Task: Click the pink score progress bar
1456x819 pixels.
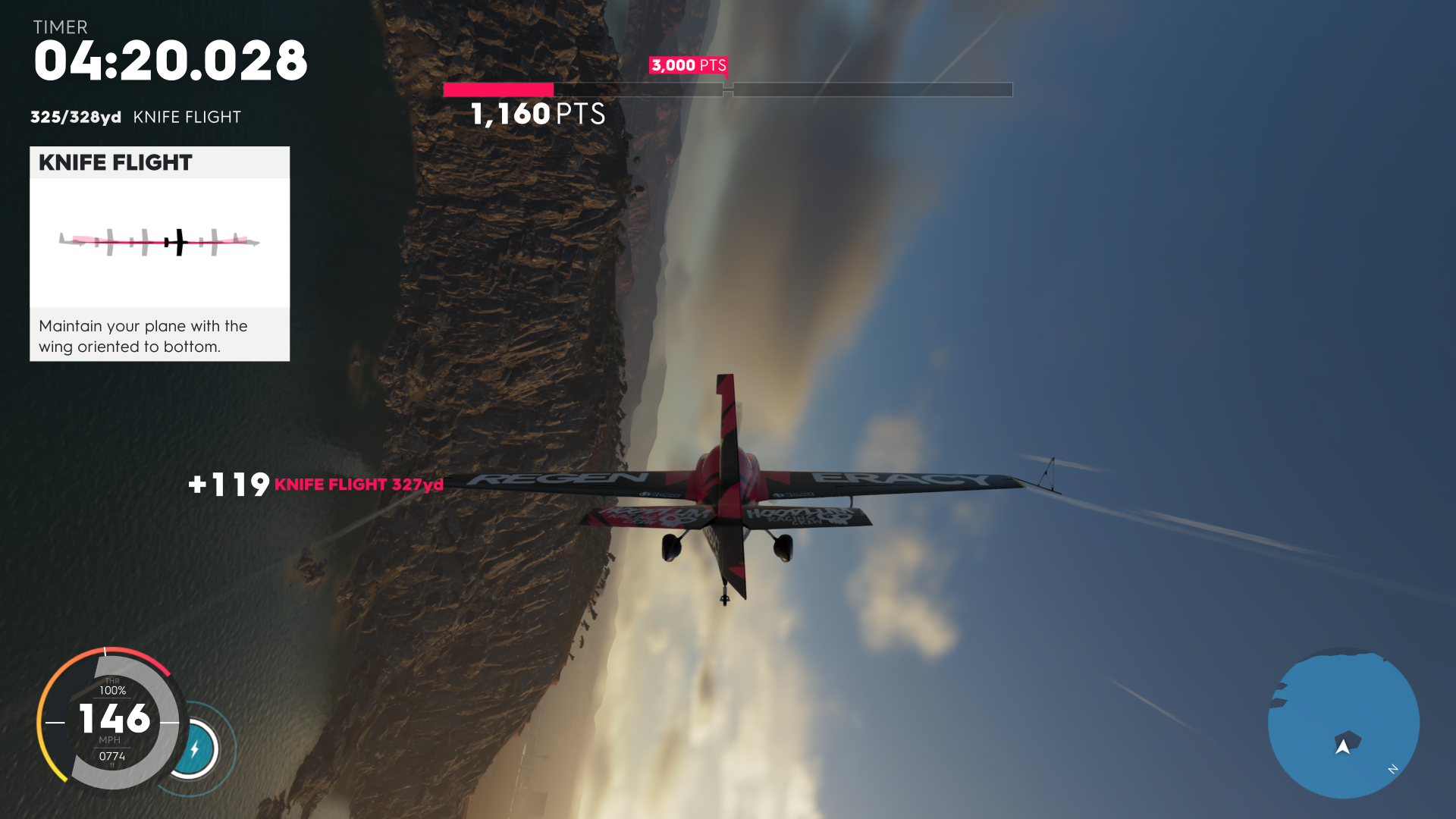Action: pyautogui.click(x=498, y=89)
